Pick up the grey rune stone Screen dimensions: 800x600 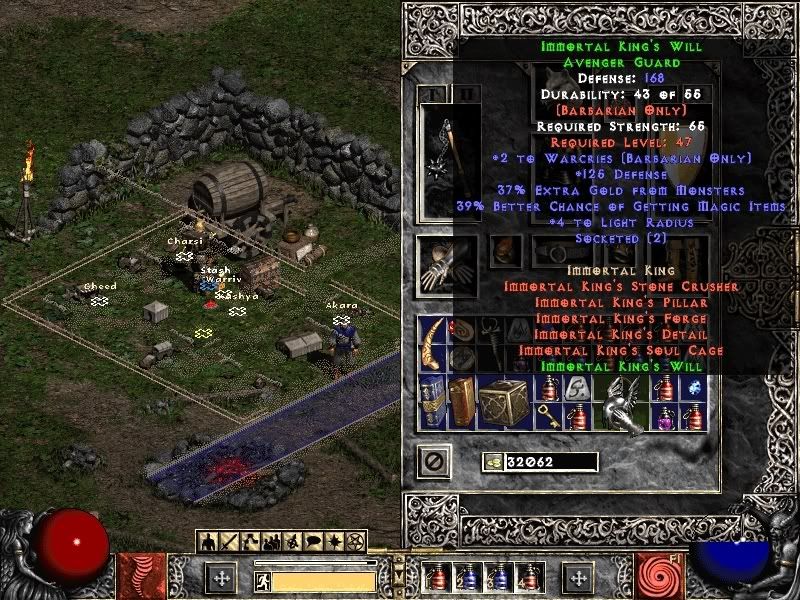[x=577, y=388]
